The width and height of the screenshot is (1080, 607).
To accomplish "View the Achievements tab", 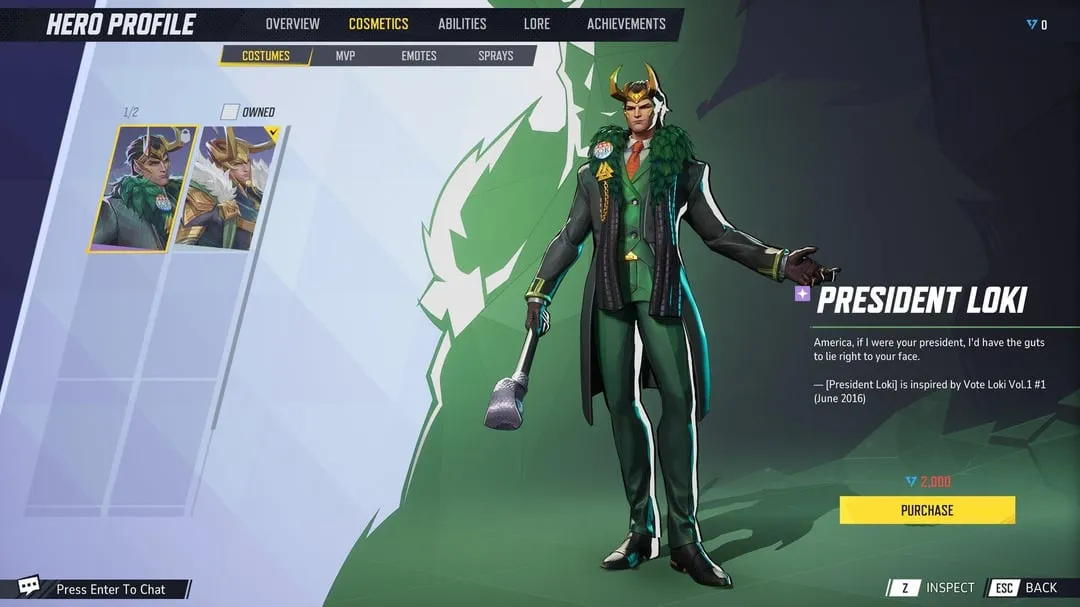I will click(x=626, y=24).
